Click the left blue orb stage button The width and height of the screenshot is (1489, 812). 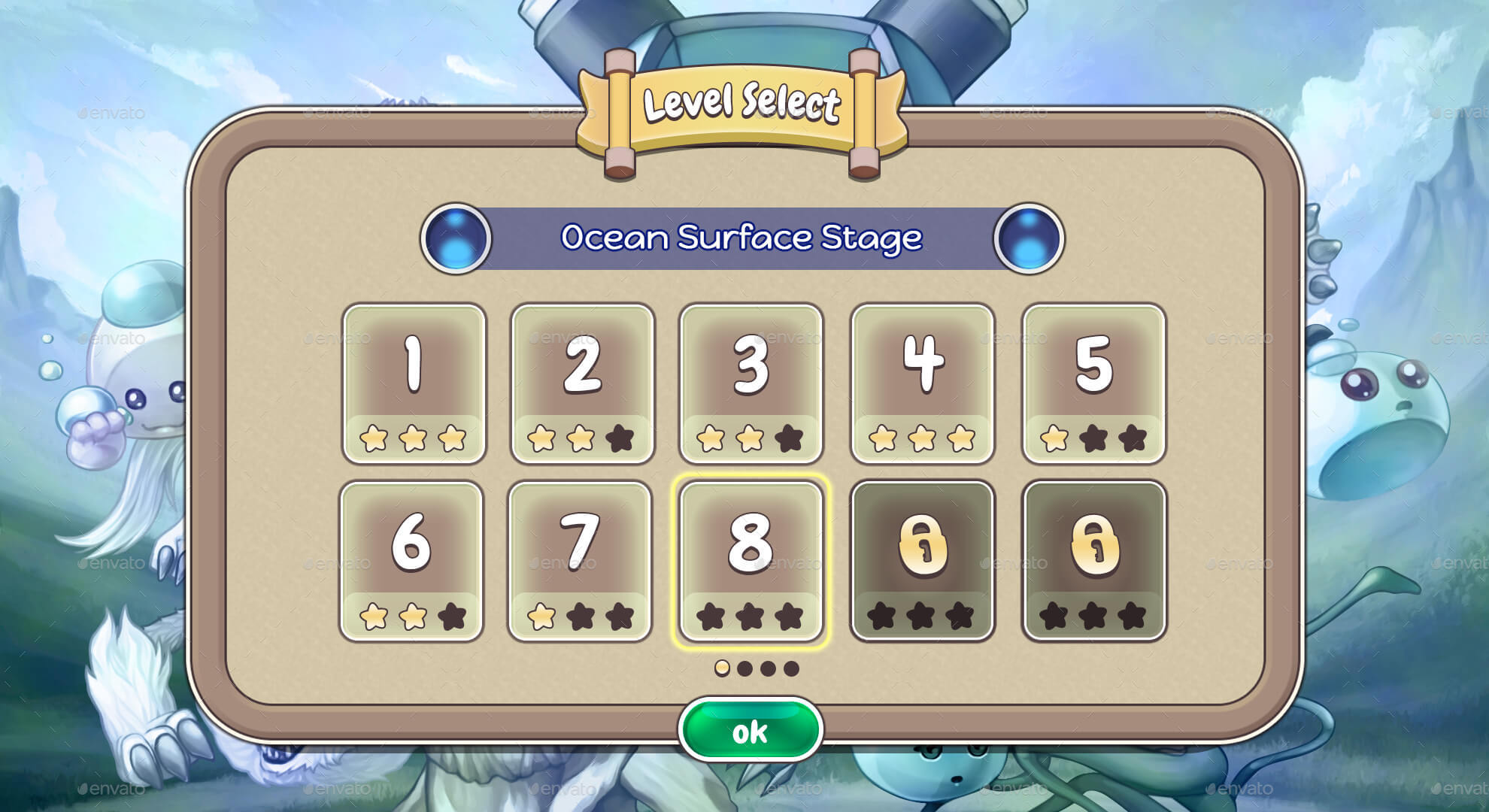point(456,238)
